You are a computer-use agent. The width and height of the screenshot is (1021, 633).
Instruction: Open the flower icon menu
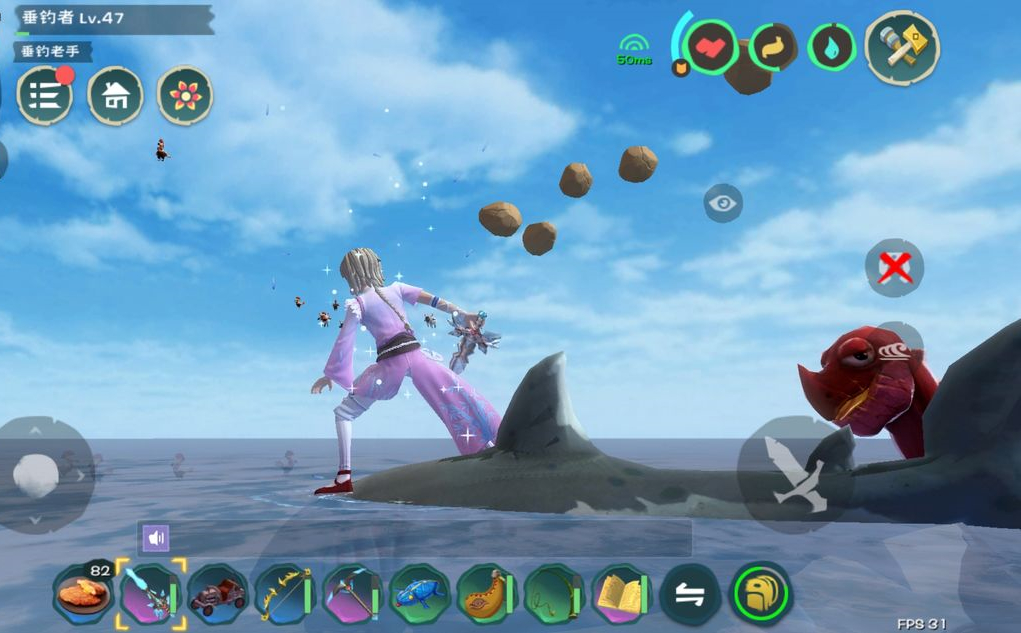185,96
